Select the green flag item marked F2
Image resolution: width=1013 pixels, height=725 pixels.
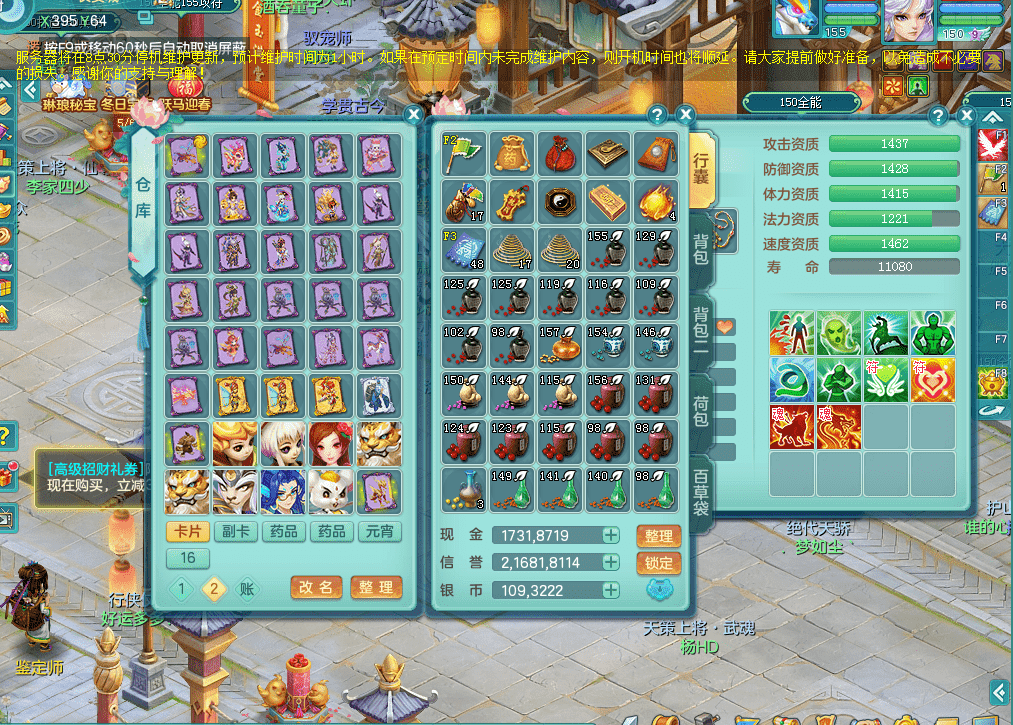coord(463,153)
